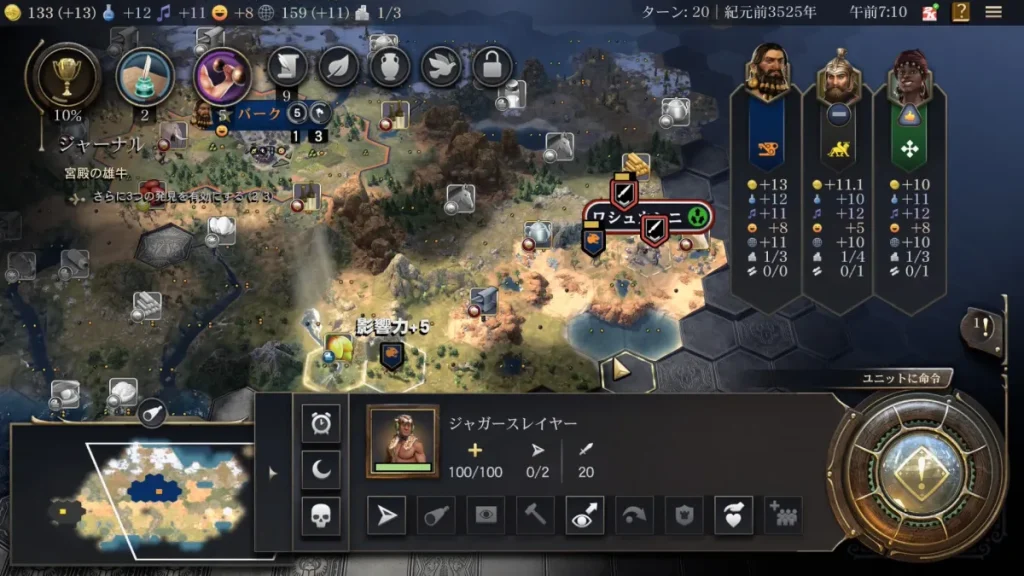The image size is (1024, 576).
Task: Click the skull delete unit button
Action: (x=321, y=516)
